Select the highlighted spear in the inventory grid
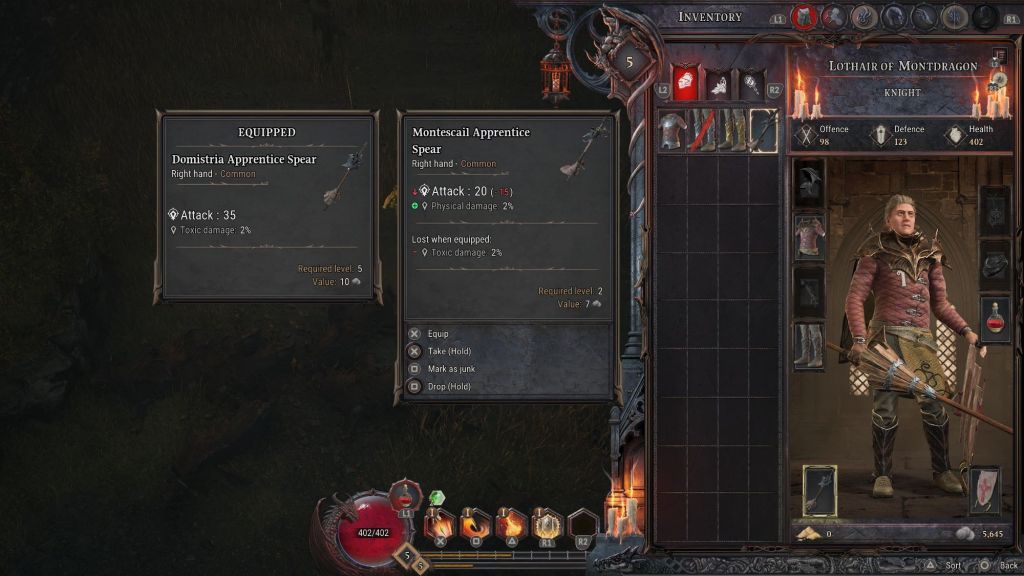The height and width of the screenshot is (576, 1024). pos(763,130)
